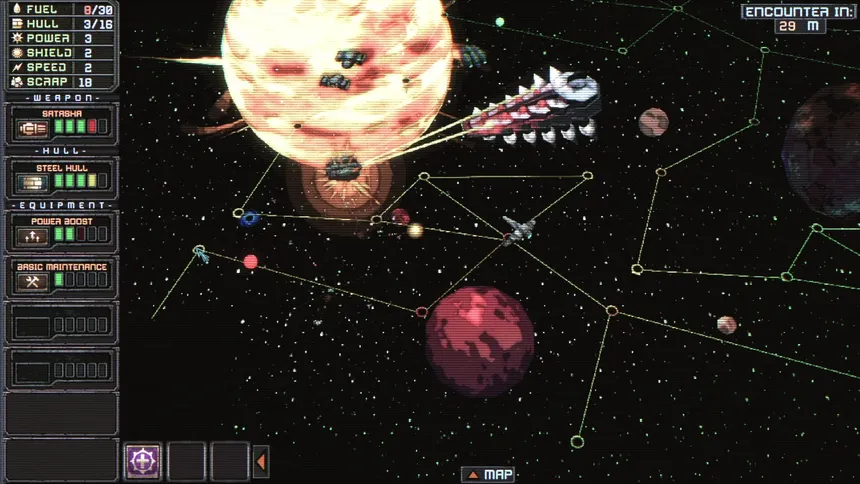Activate the purple crosshair ability icon
860x484 pixels.
(x=143, y=461)
